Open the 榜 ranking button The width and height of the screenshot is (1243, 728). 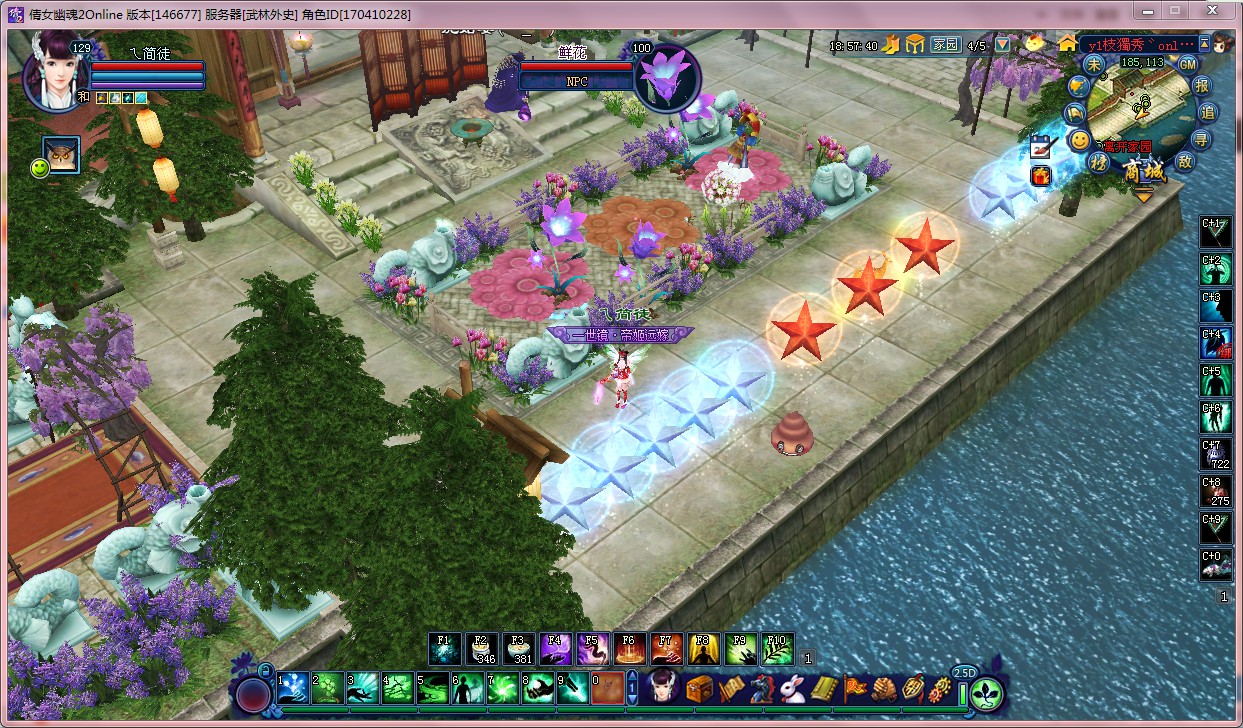point(1099,162)
